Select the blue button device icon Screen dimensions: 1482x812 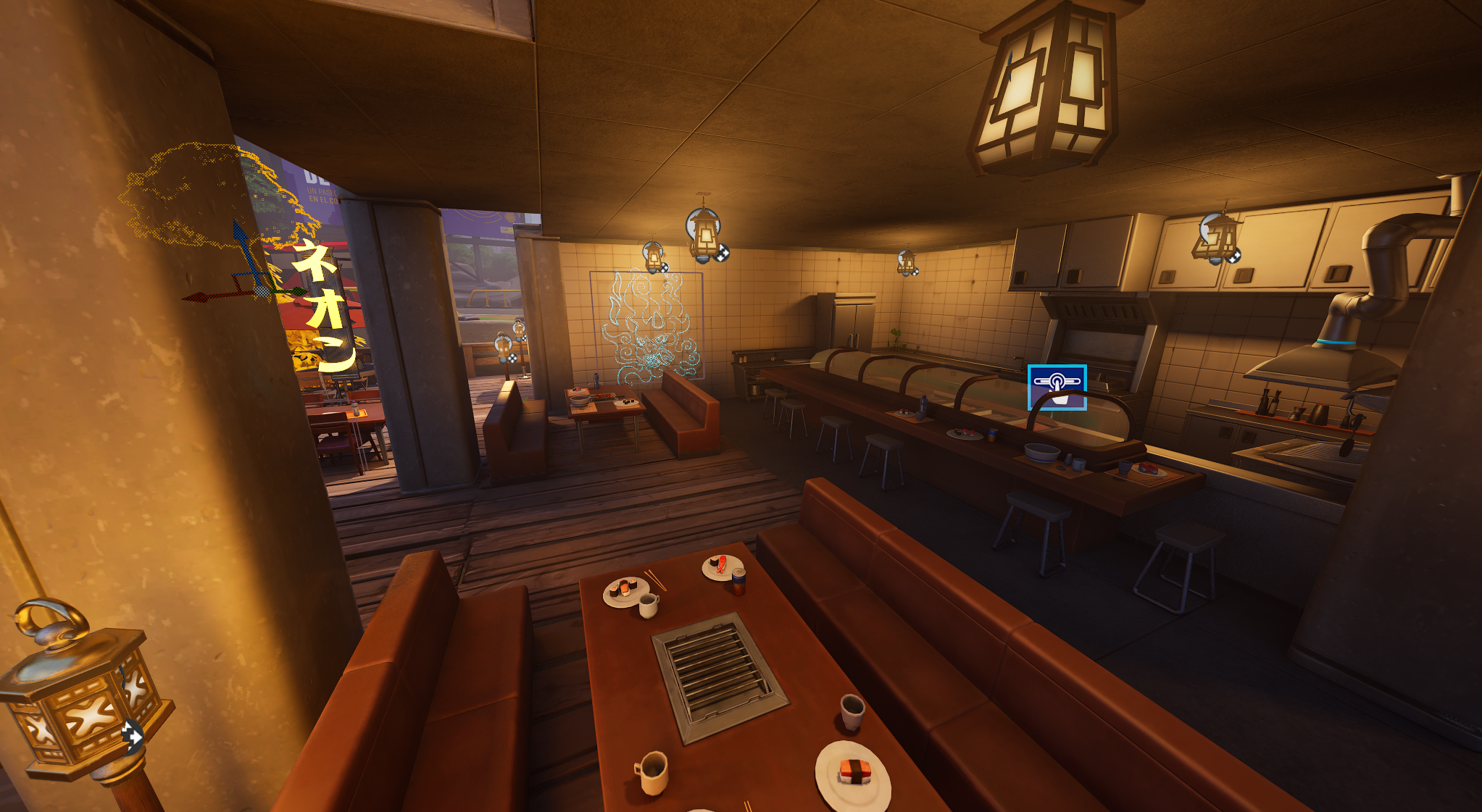pyautogui.click(x=1057, y=388)
